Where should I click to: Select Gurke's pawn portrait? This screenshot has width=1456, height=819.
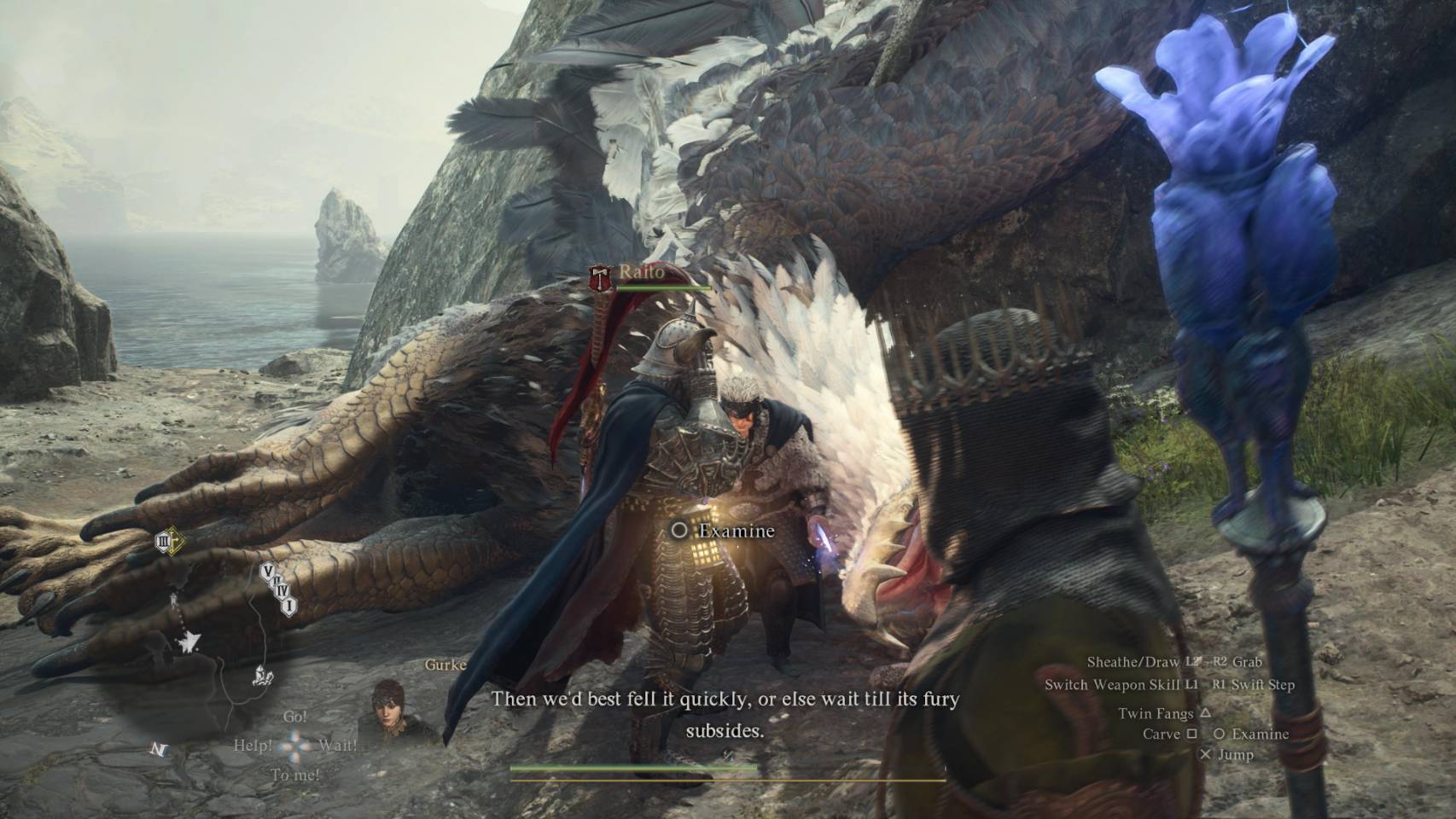click(x=392, y=708)
